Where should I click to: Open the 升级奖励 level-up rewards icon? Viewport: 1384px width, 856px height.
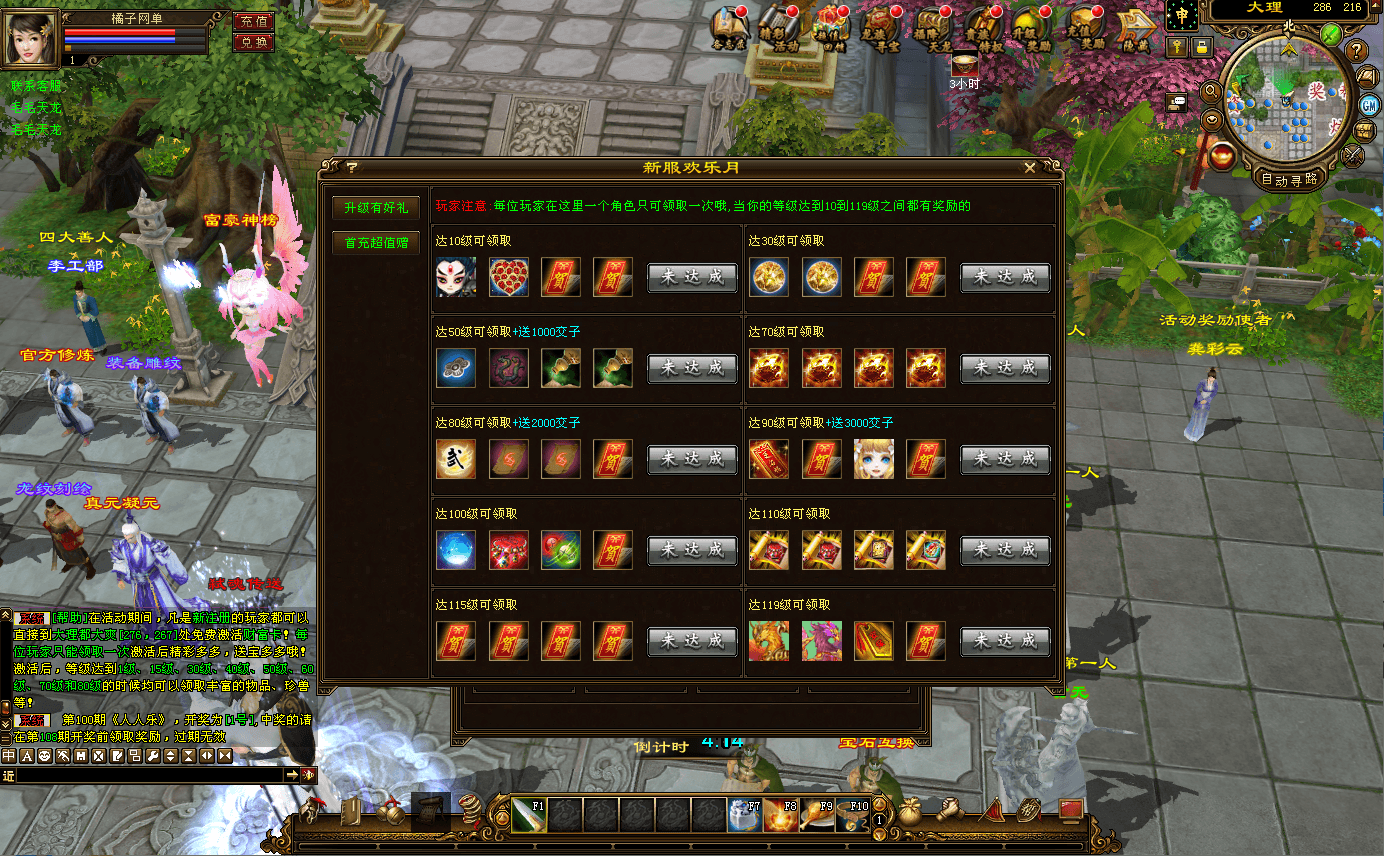click(1034, 28)
